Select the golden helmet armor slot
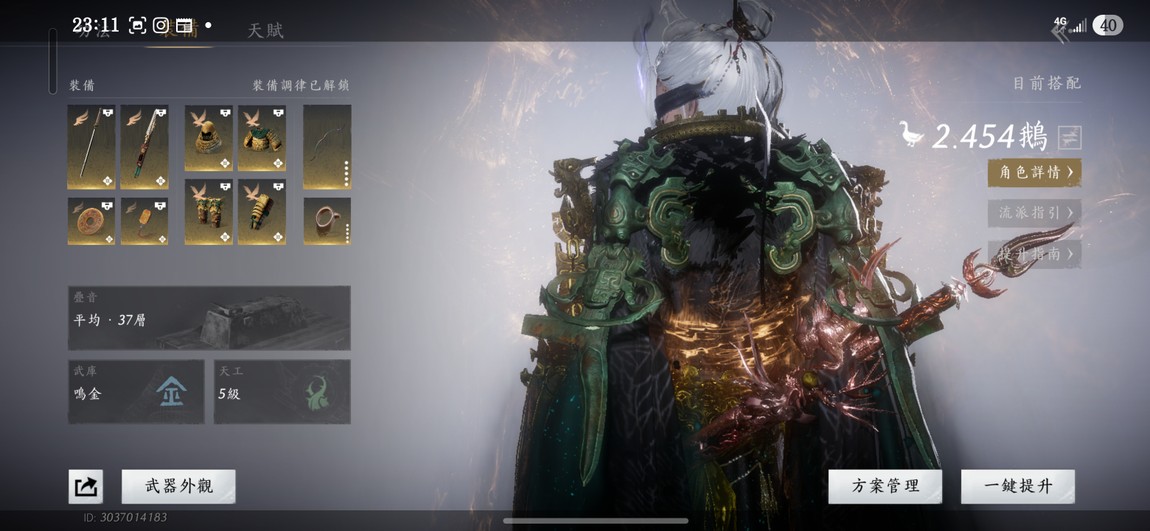The height and width of the screenshot is (531, 1150). tap(209, 139)
